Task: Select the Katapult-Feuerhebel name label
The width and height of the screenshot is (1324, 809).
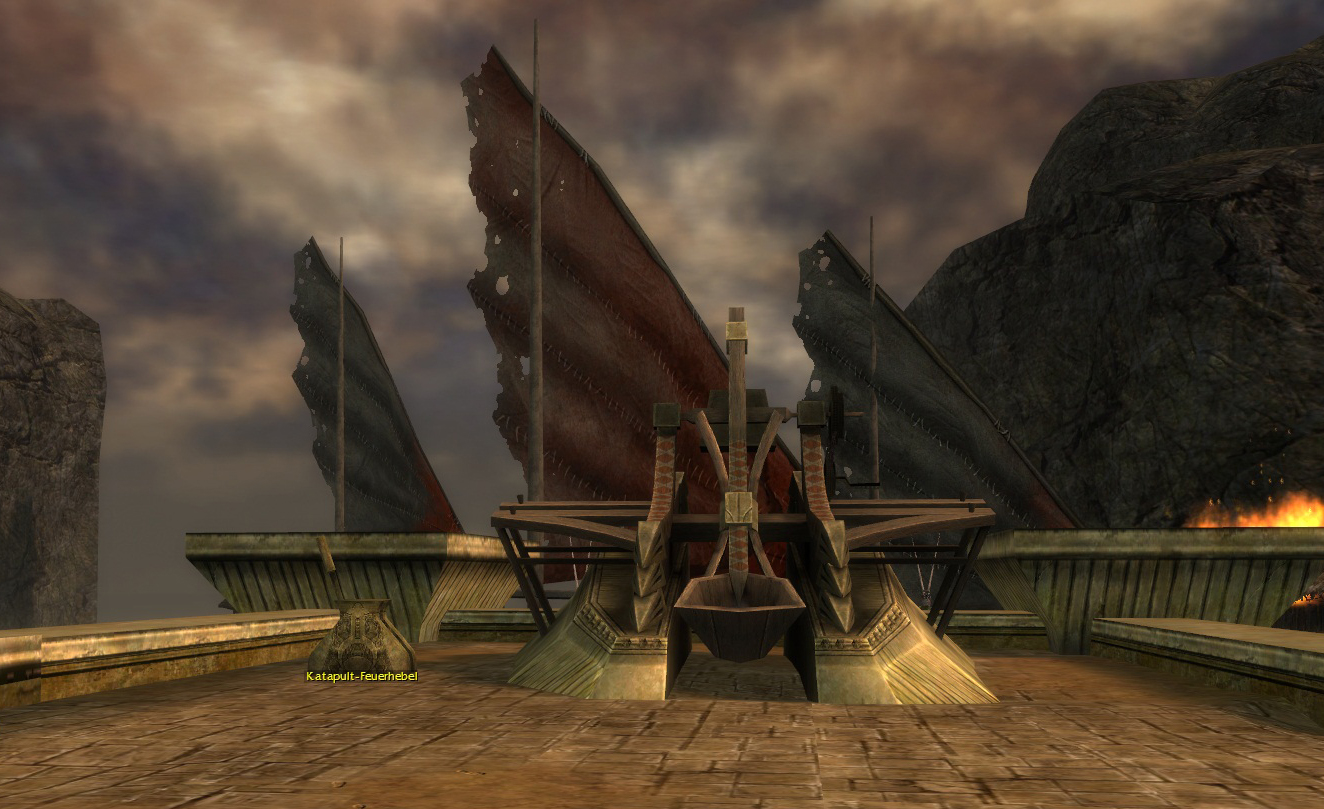Action: point(361,677)
